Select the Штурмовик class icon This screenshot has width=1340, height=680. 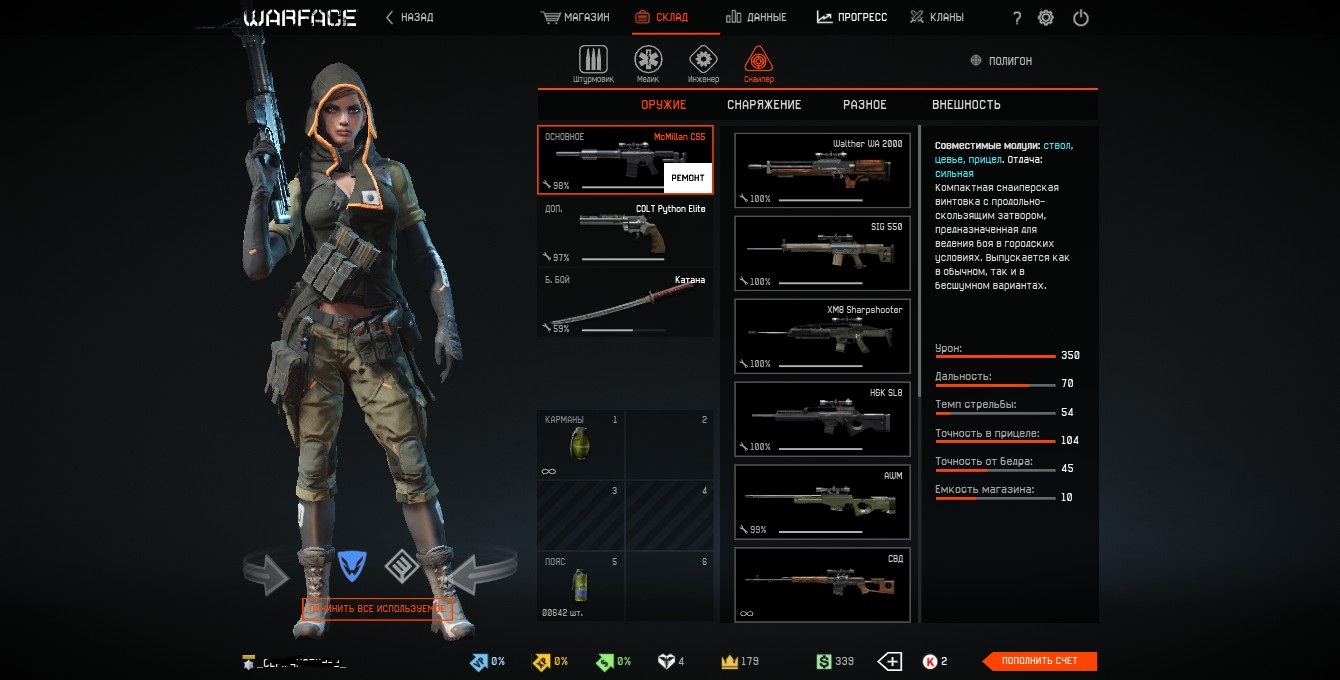tap(593, 60)
